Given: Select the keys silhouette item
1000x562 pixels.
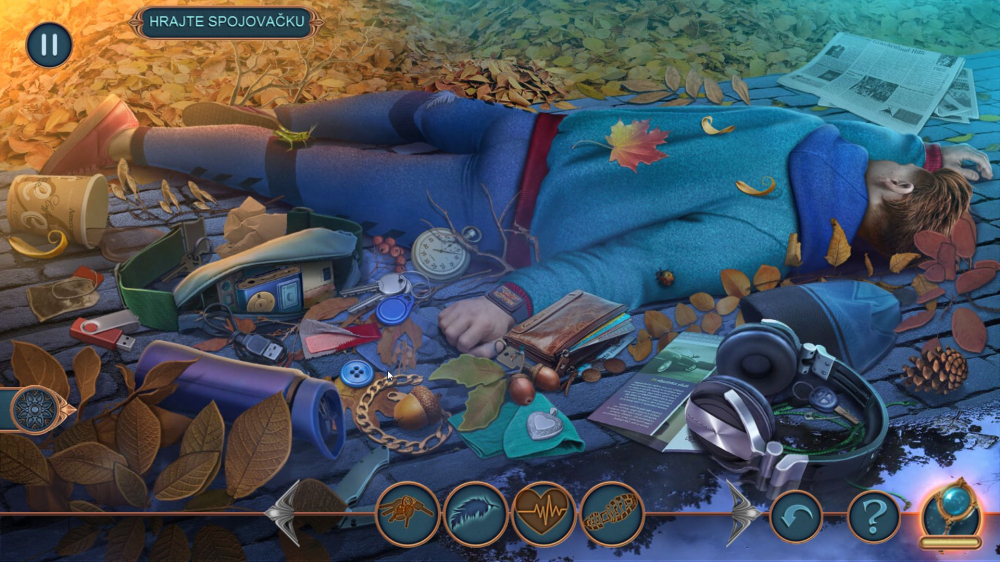Looking at the screenshot, I should tap(408, 514).
